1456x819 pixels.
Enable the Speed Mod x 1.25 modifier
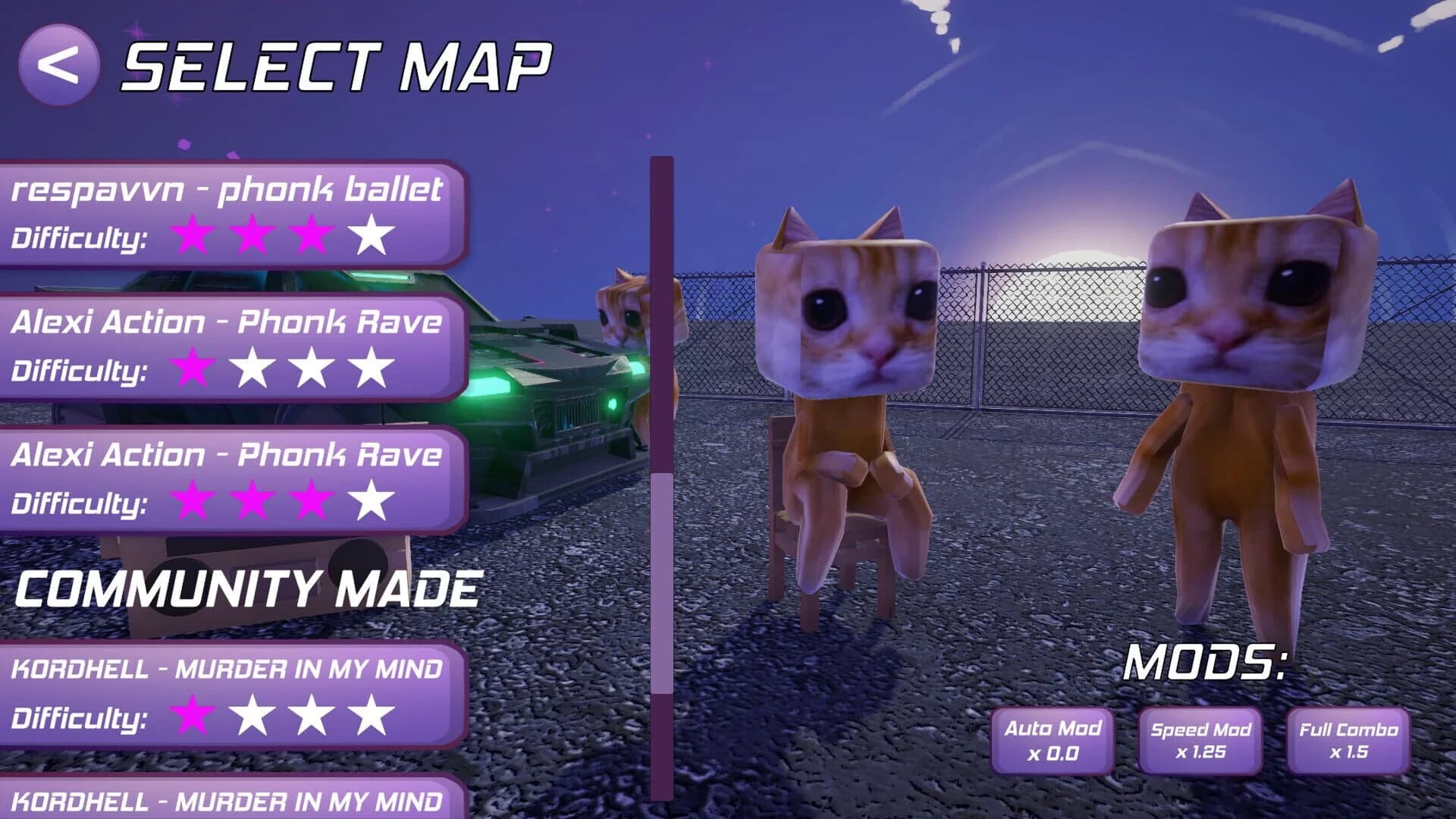pos(1199,739)
